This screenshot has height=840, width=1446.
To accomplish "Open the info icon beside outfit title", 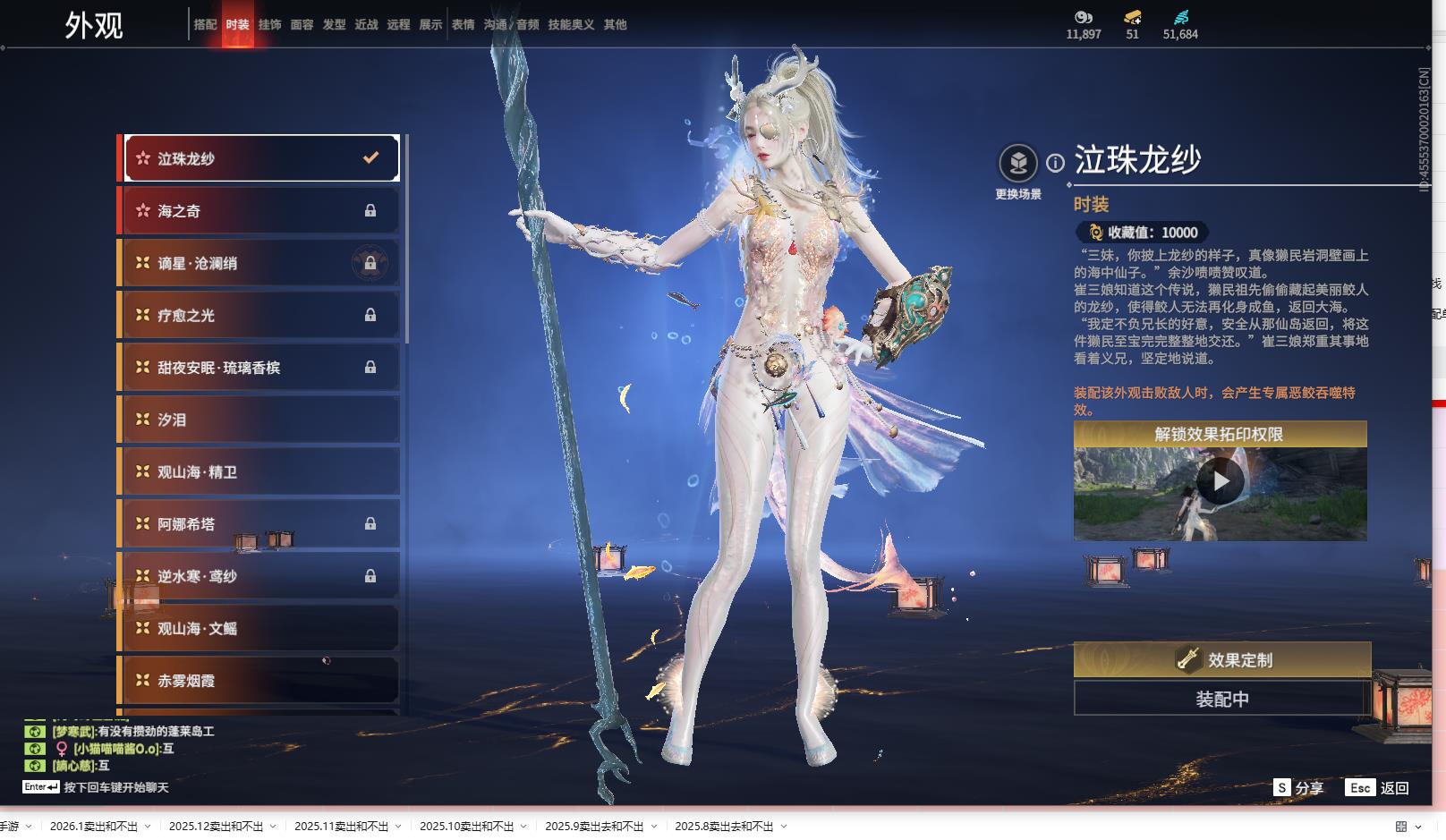I will pyautogui.click(x=1056, y=163).
